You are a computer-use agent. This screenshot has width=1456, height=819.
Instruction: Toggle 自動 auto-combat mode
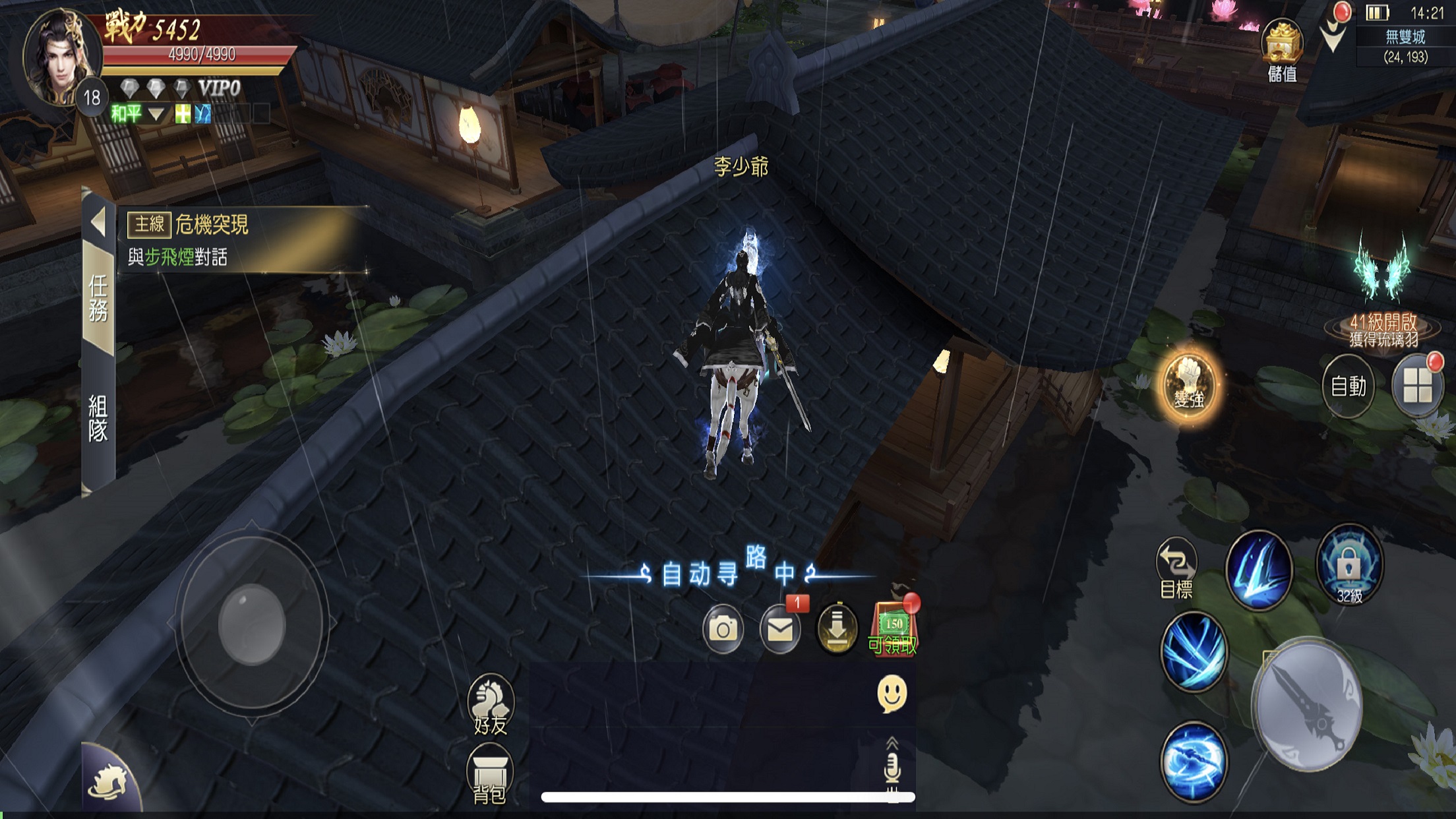[1348, 386]
